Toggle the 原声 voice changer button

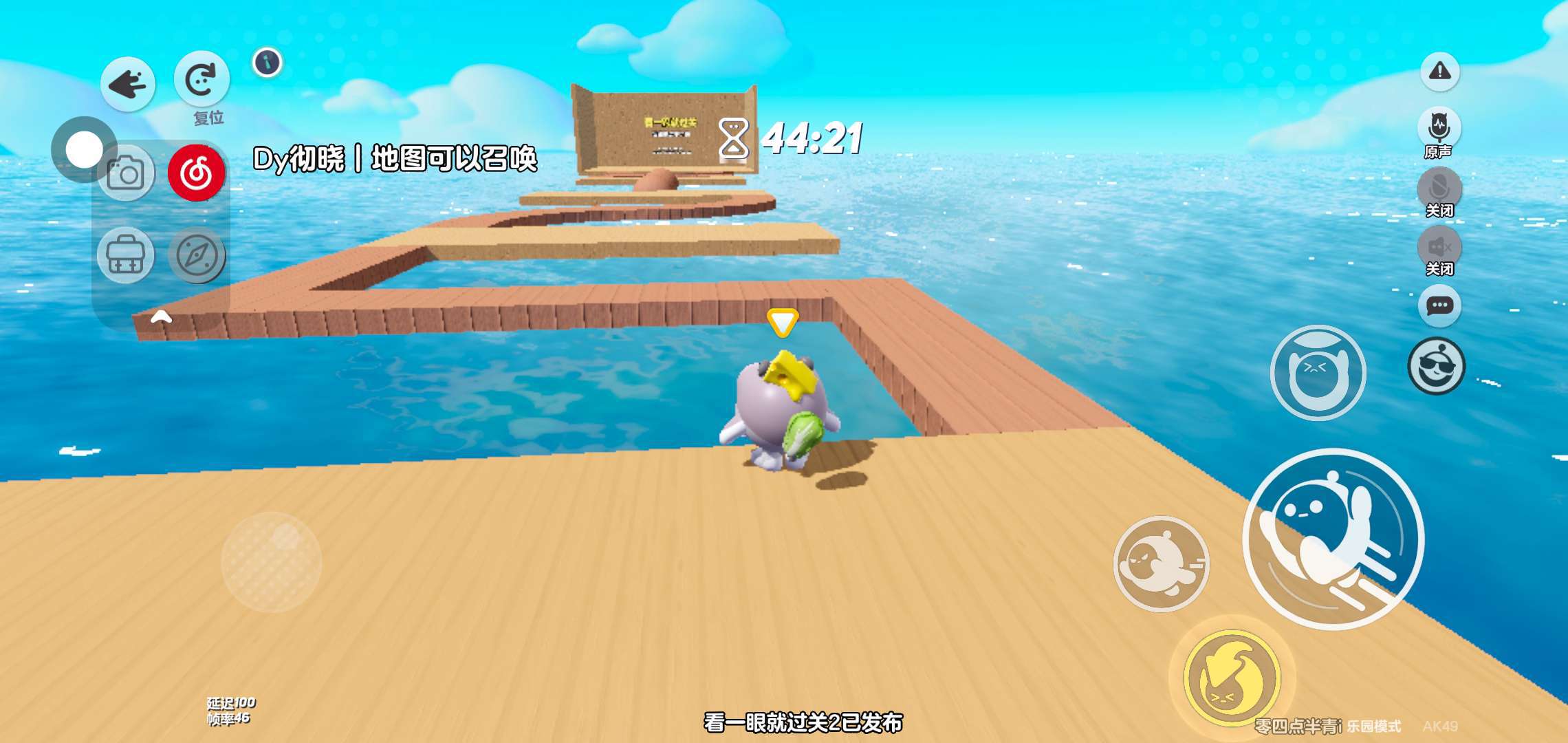click(x=1439, y=127)
